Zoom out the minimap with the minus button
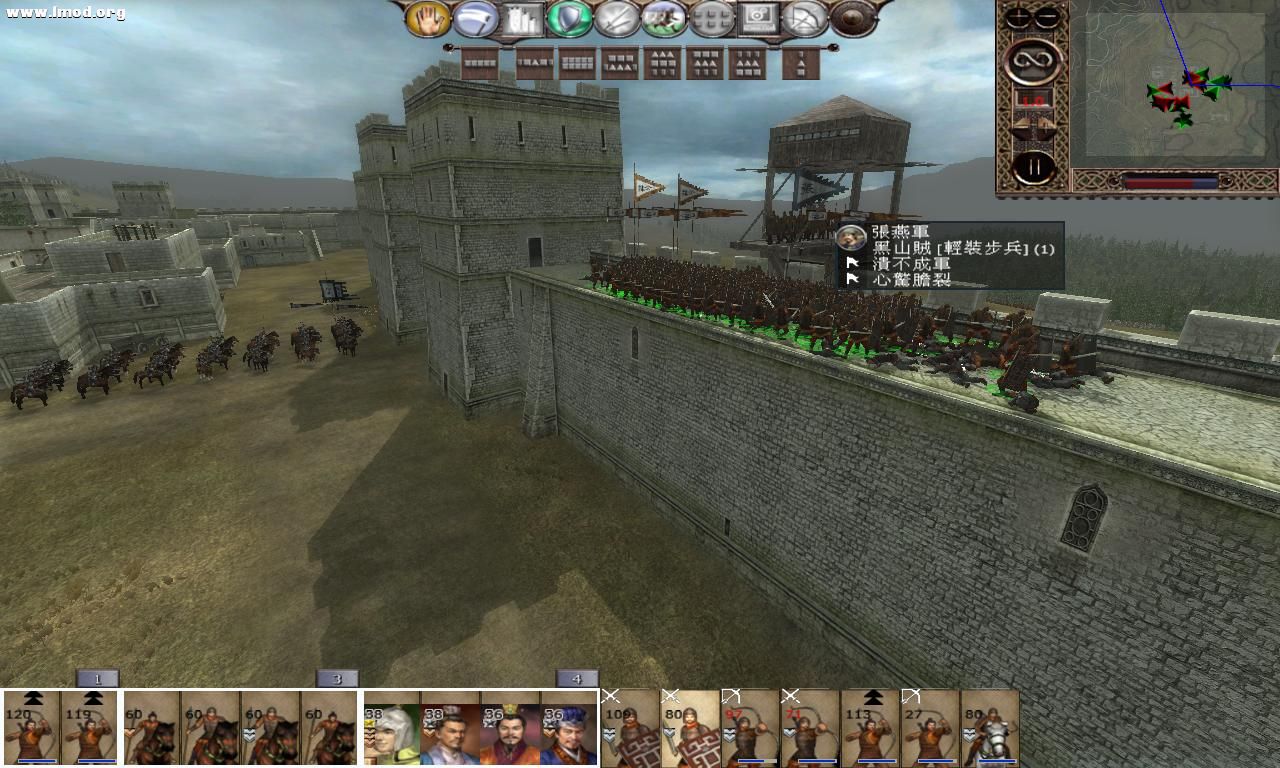Viewport: 1280px width, 768px height. click(x=1046, y=16)
